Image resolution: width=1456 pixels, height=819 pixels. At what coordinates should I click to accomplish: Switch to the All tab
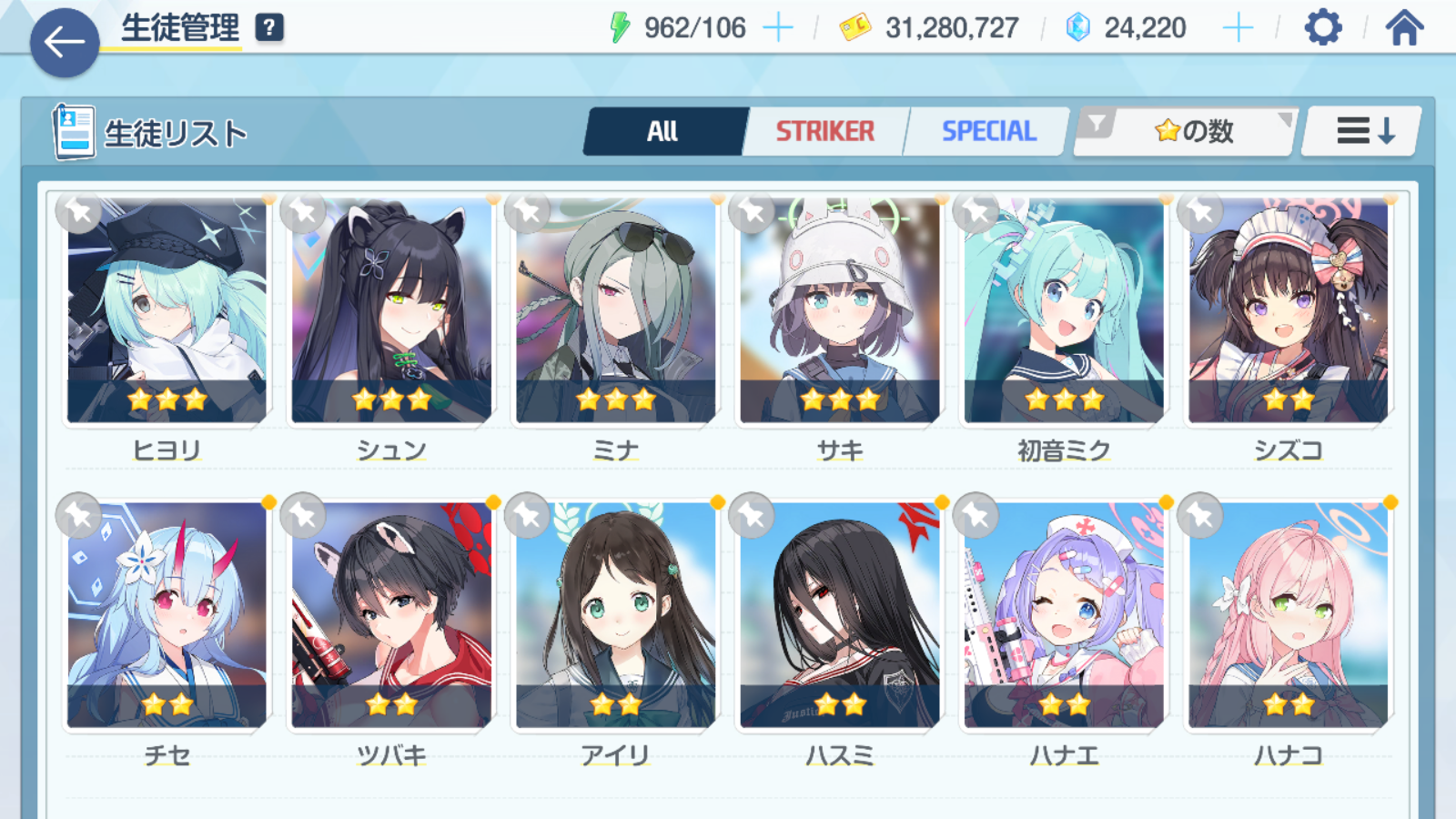663,132
